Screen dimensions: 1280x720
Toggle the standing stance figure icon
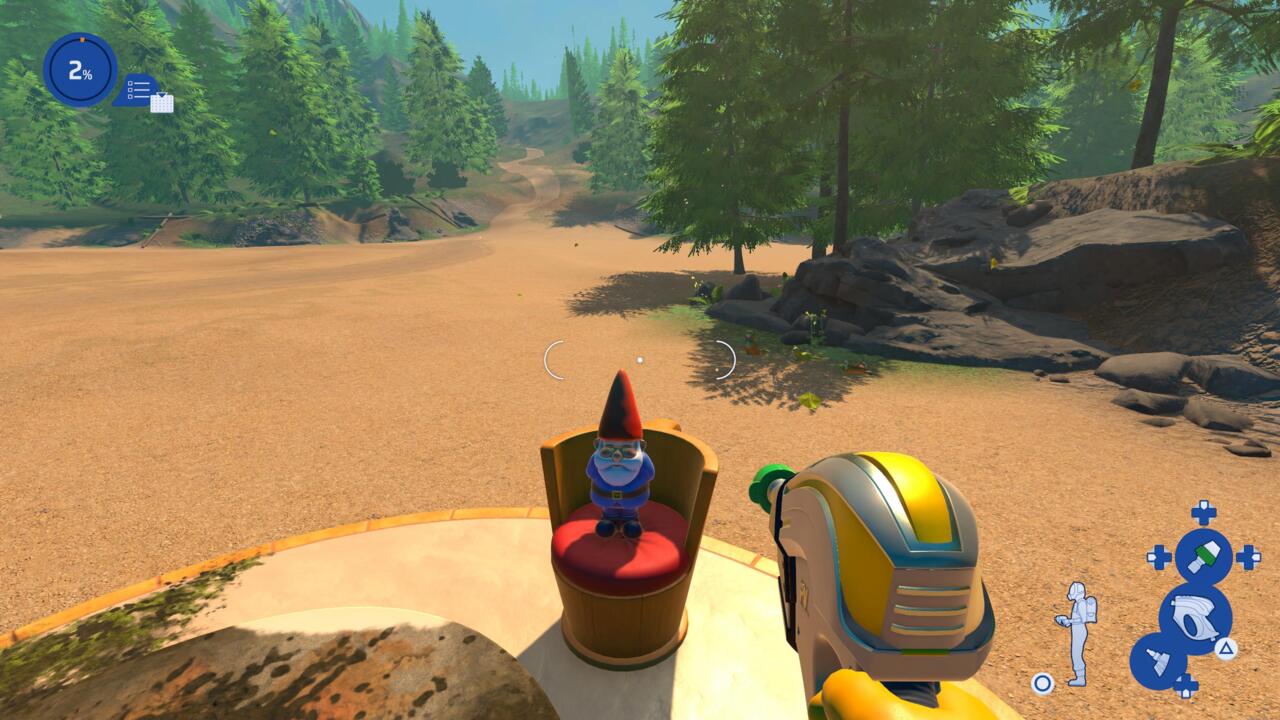[1079, 633]
